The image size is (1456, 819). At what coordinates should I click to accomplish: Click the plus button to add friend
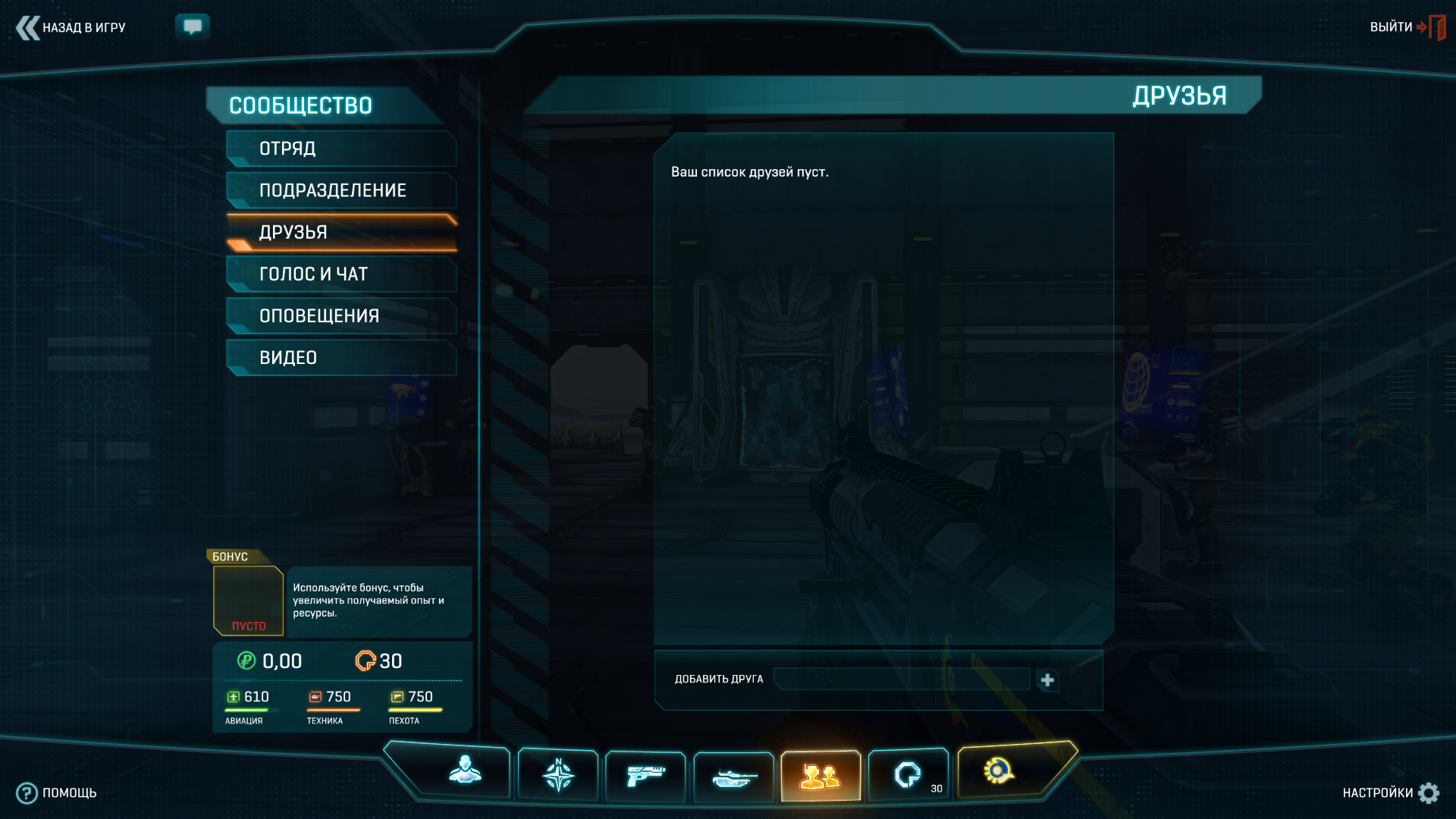[1047, 680]
